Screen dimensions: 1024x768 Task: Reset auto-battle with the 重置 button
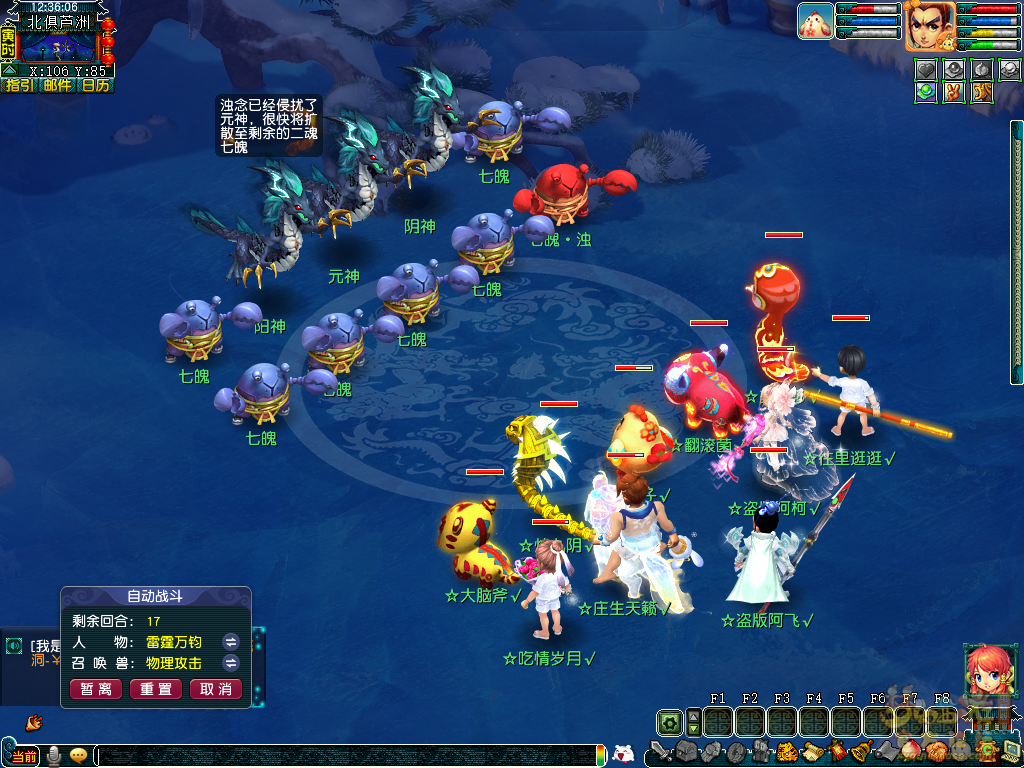(x=156, y=689)
